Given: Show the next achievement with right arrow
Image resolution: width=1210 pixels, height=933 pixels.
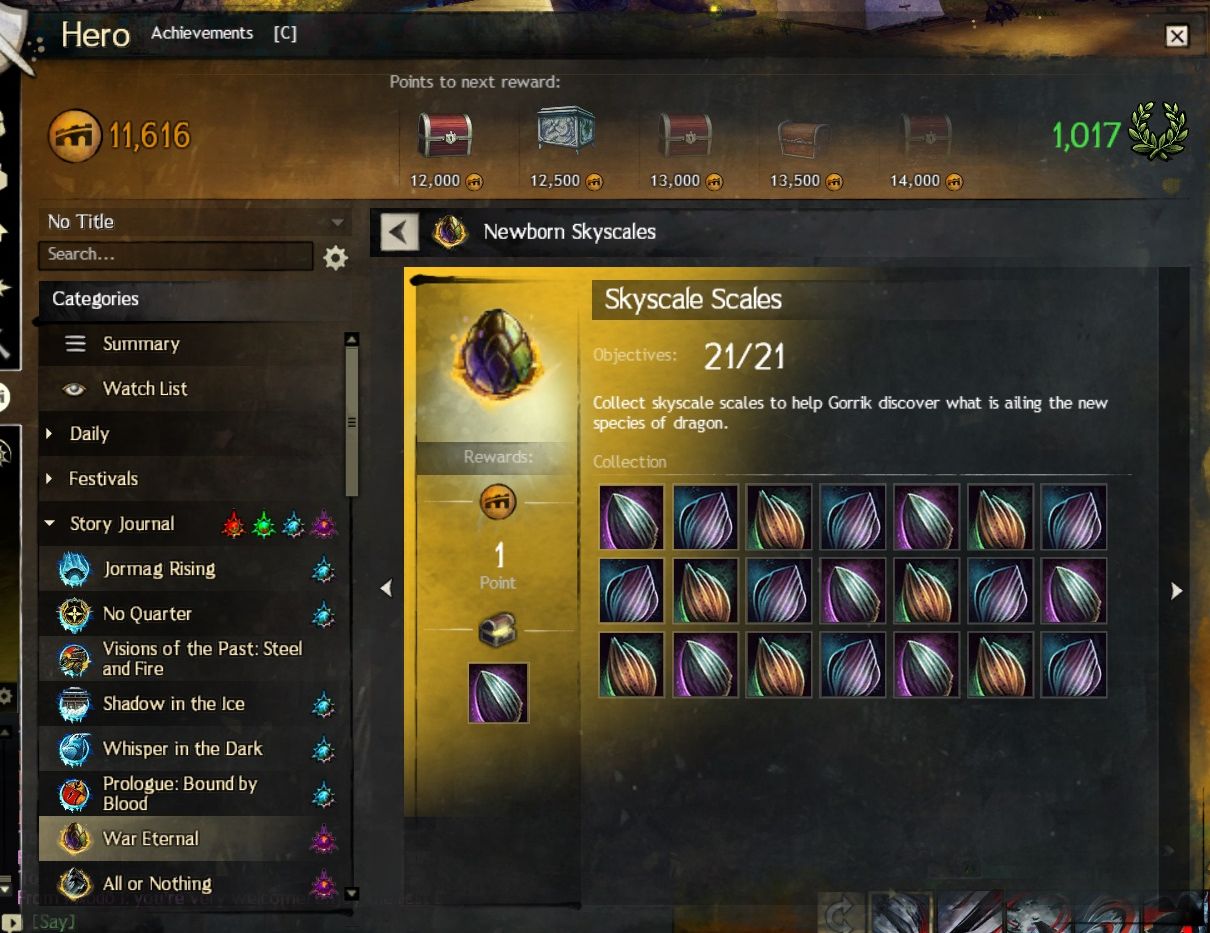Looking at the screenshot, I should (x=1177, y=591).
